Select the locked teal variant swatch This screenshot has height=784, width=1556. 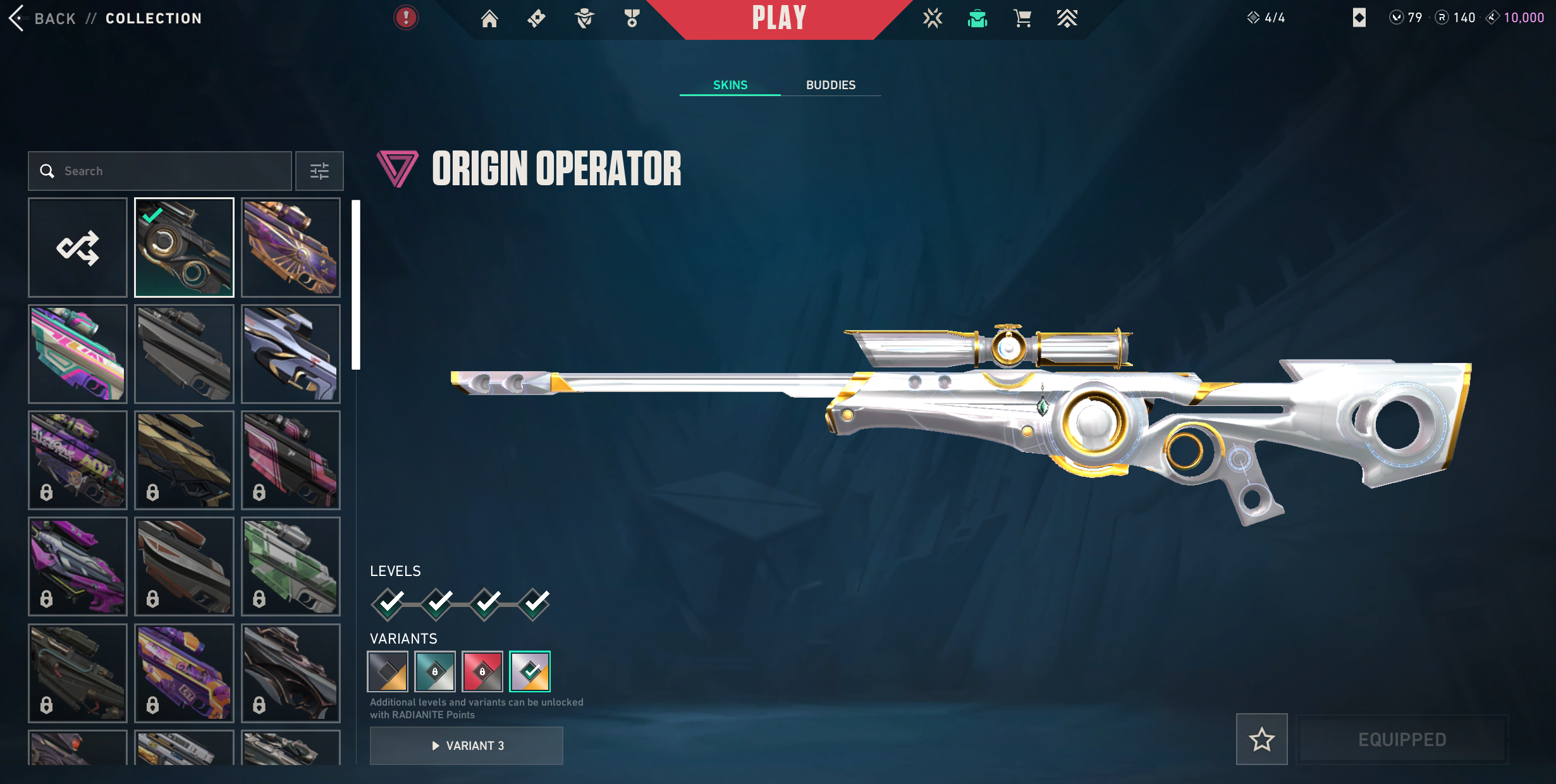(x=435, y=671)
